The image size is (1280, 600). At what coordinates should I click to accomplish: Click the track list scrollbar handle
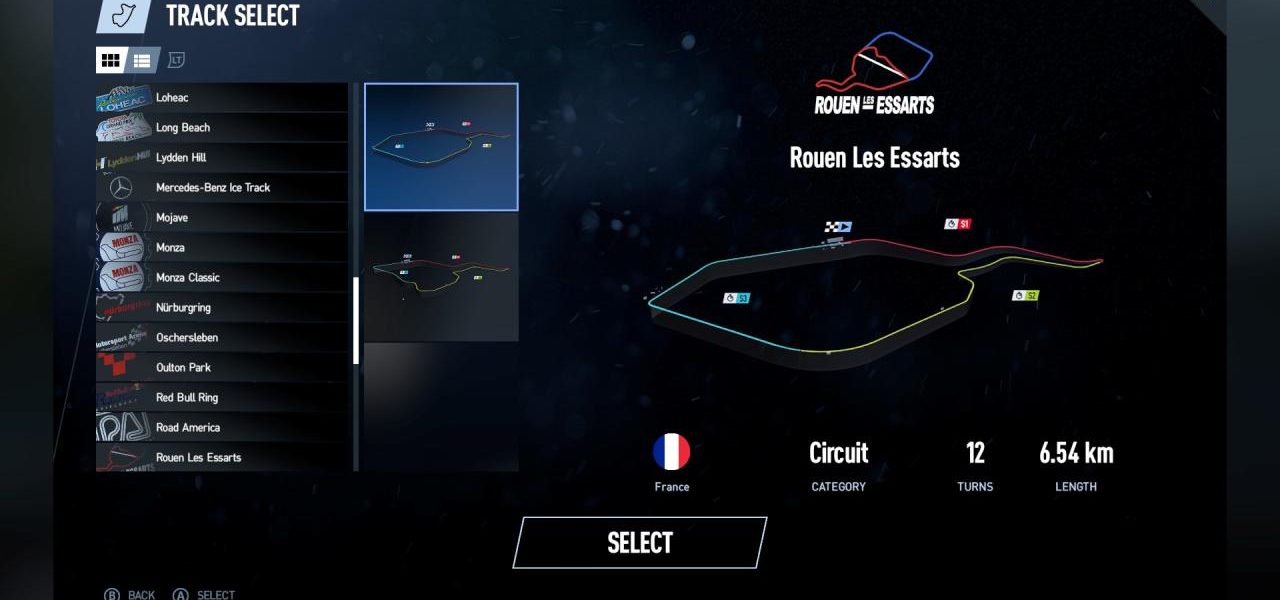click(356, 320)
